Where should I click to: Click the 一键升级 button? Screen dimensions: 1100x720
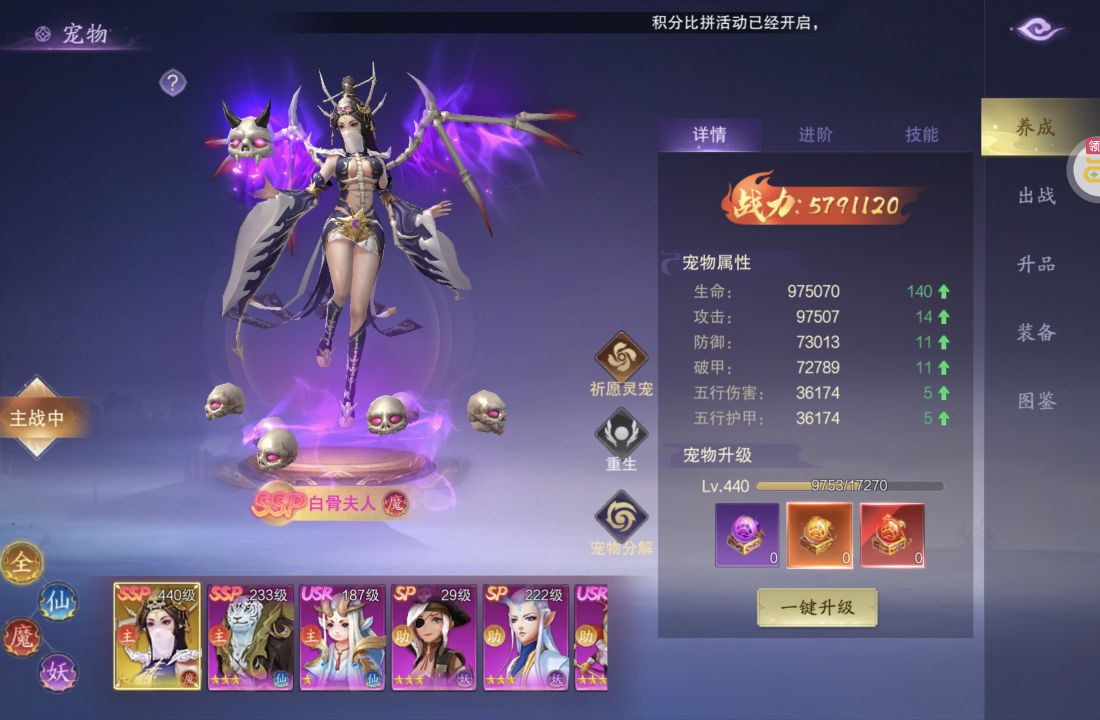coord(817,607)
